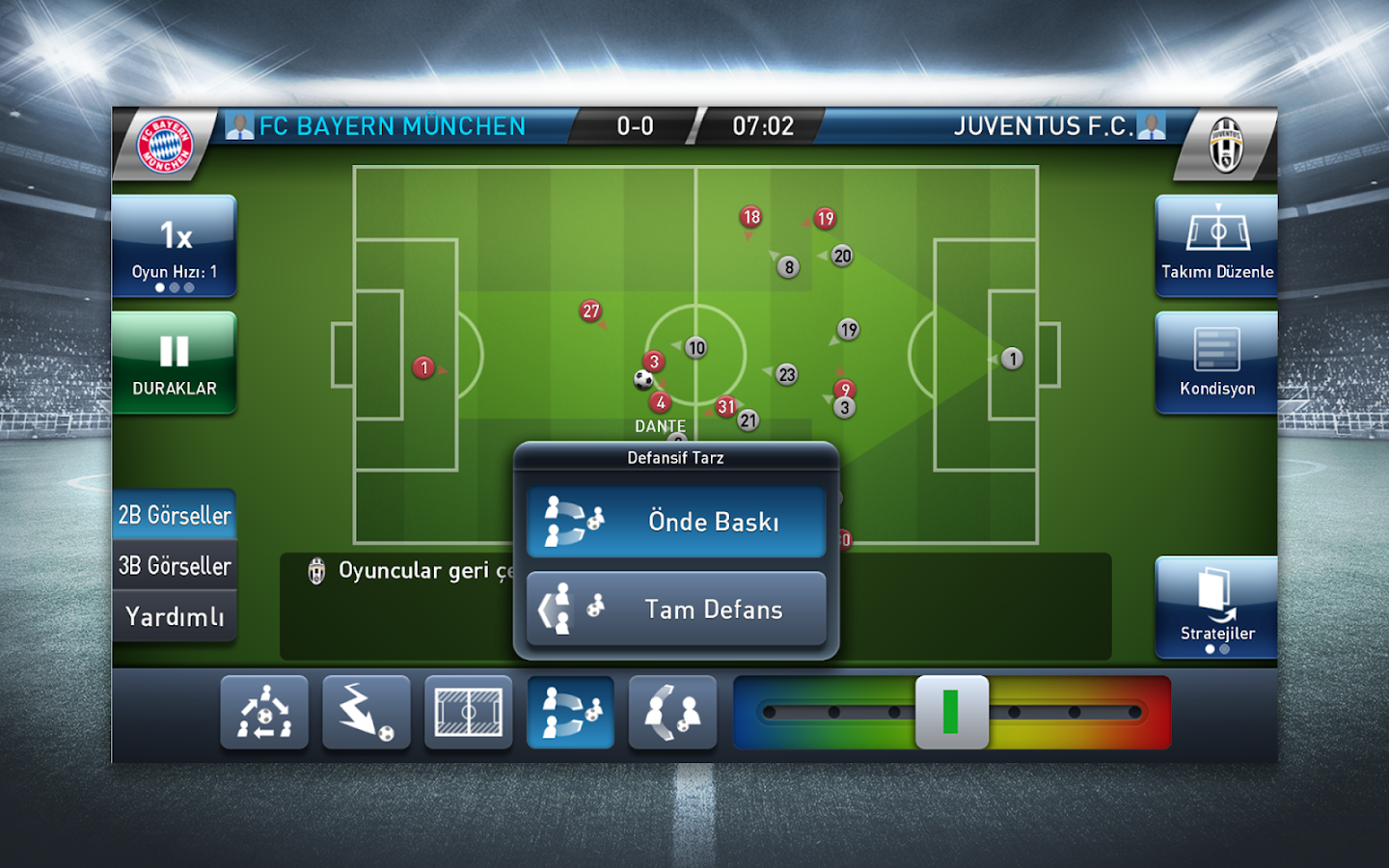The width and height of the screenshot is (1389, 868).
Task: Click the FC Bayern München club crest
Action: click(x=166, y=146)
